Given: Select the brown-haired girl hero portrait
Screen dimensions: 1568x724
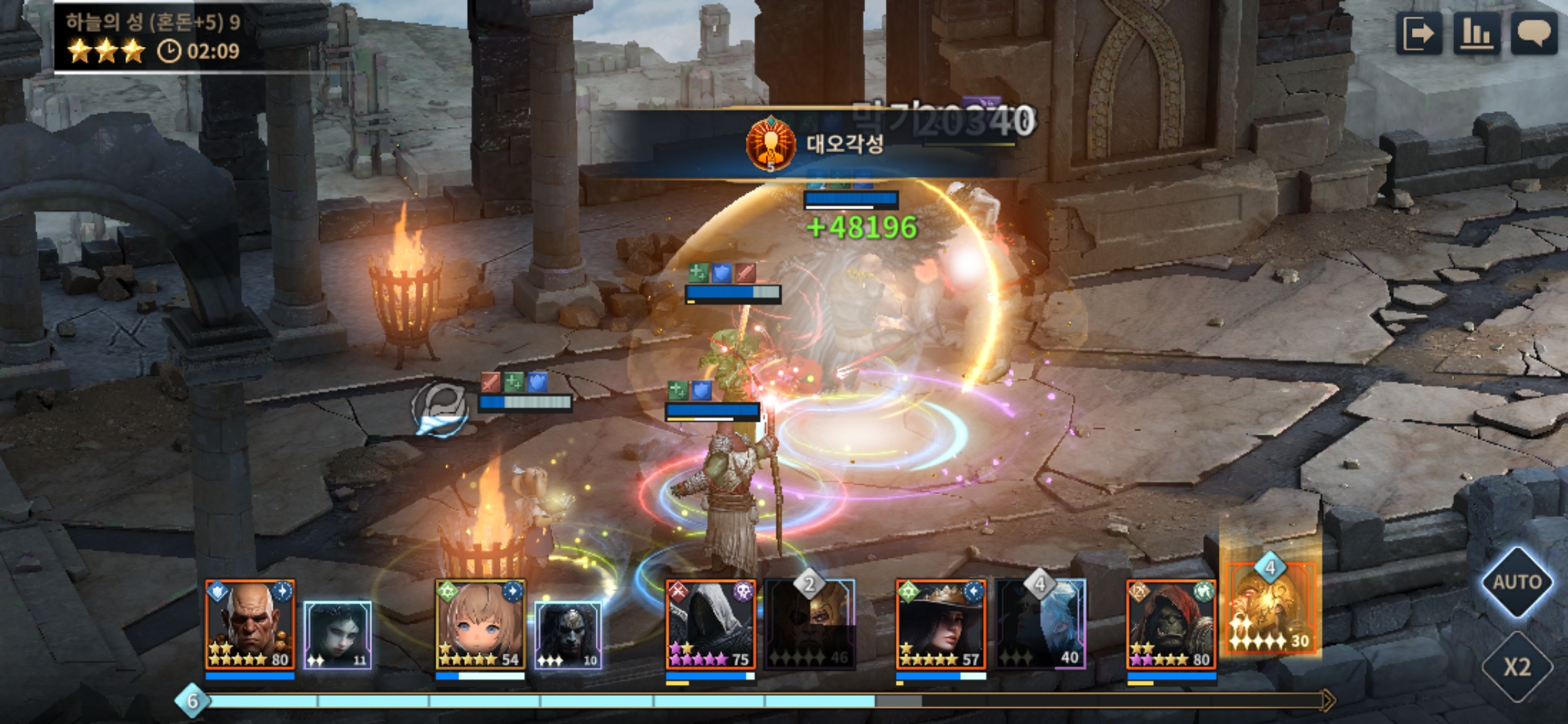Looking at the screenshot, I should tap(480, 625).
